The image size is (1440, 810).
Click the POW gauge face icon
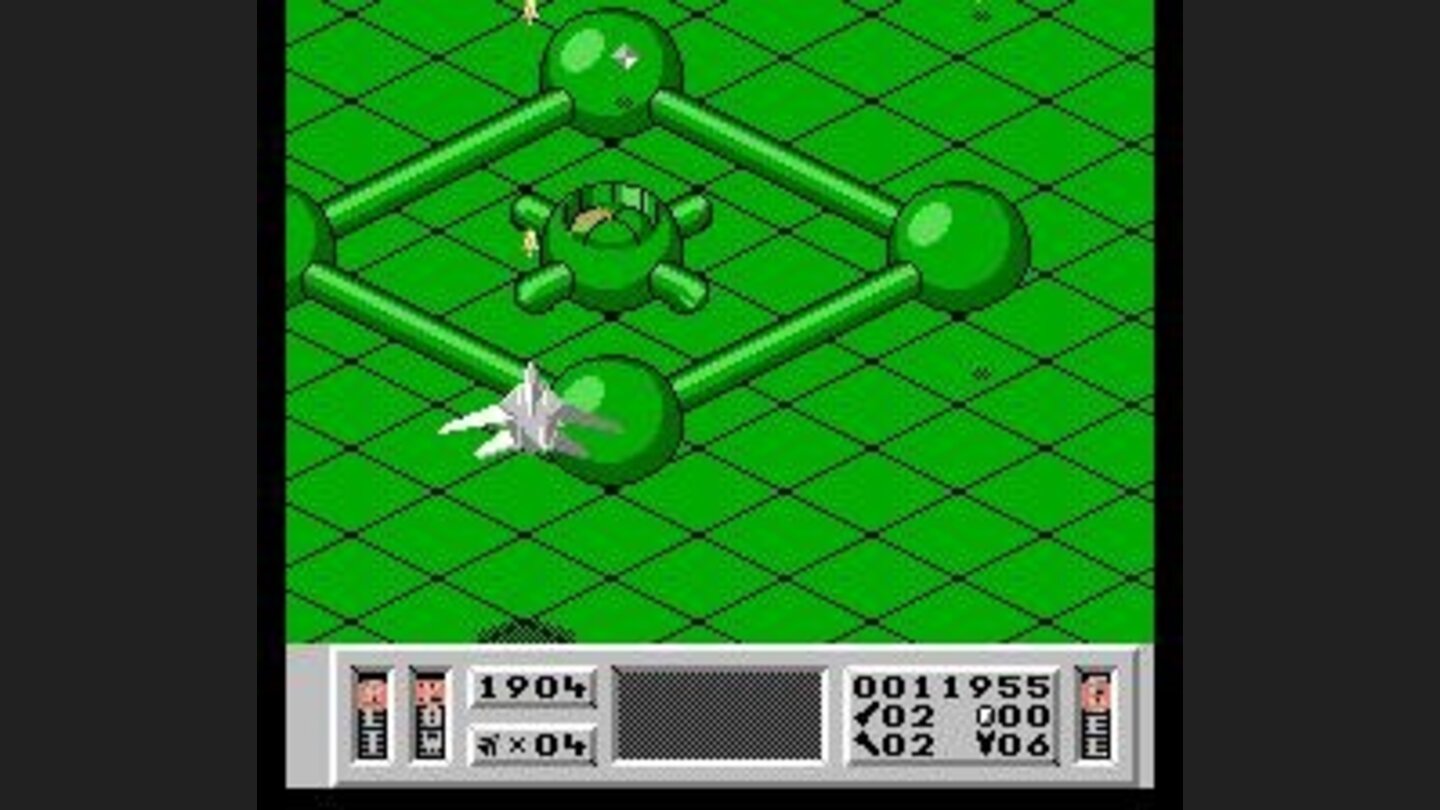[428, 692]
